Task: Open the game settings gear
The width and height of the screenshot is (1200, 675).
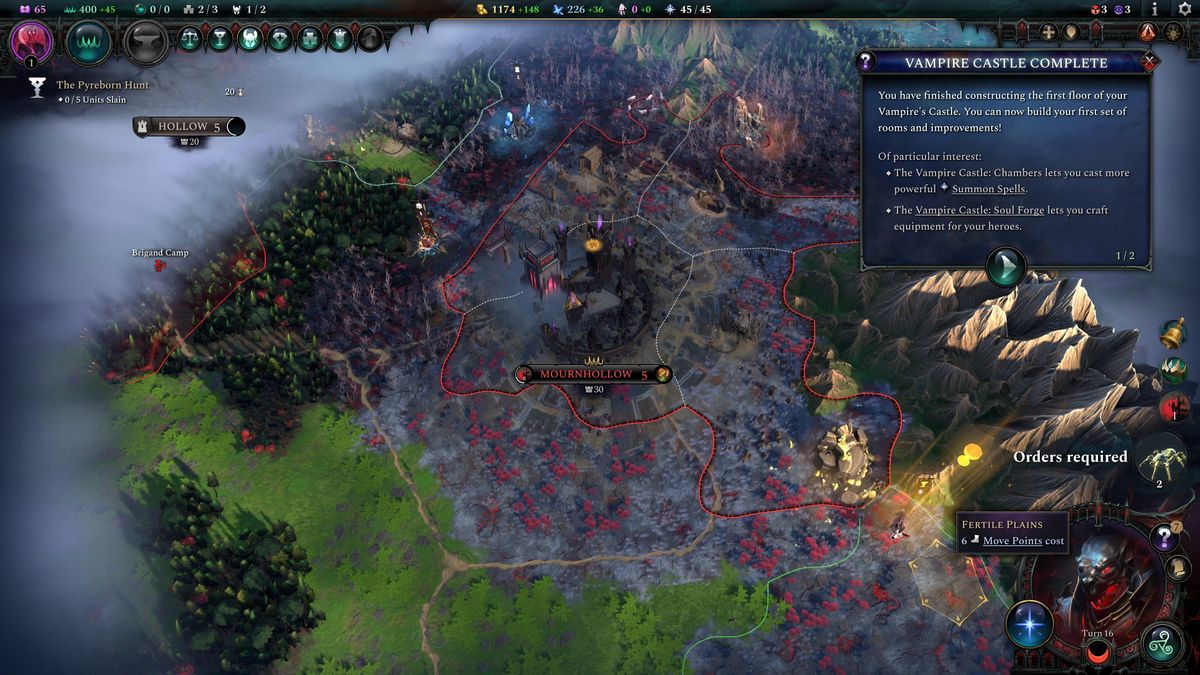Action: (x=1185, y=9)
